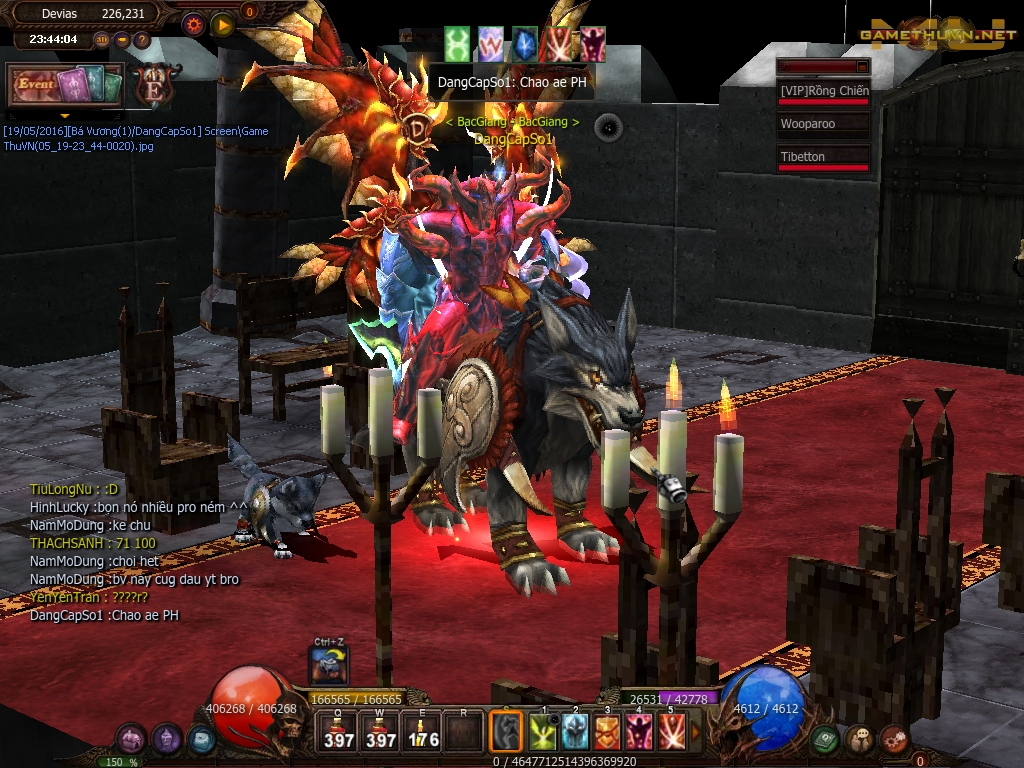The image size is (1024, 768).
Task: Select party member Wooparoo
Action: coord(823,125)
